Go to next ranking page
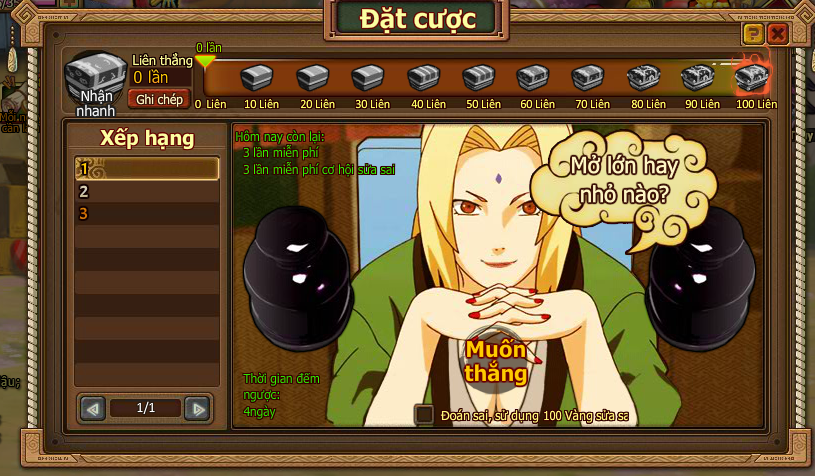Screen dimensions: 815x476 point(197,408)
